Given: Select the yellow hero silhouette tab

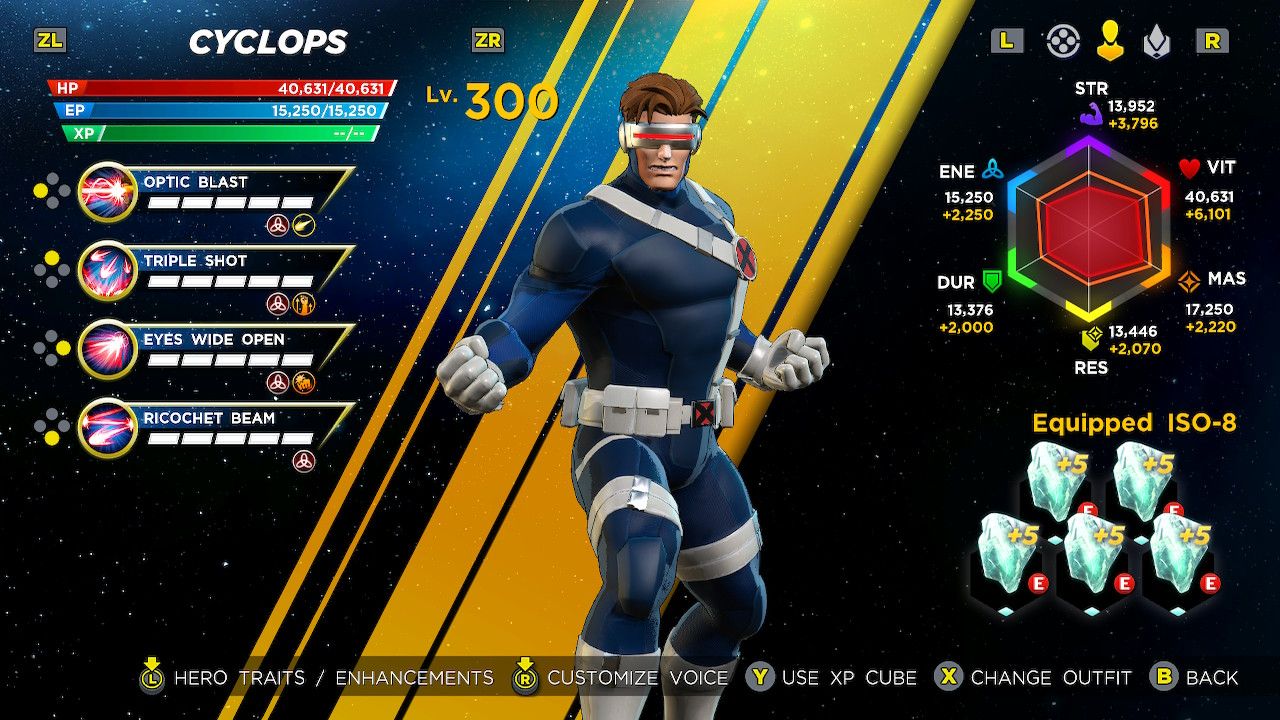Looking at the screenshot, I should tap(1110, 41).
